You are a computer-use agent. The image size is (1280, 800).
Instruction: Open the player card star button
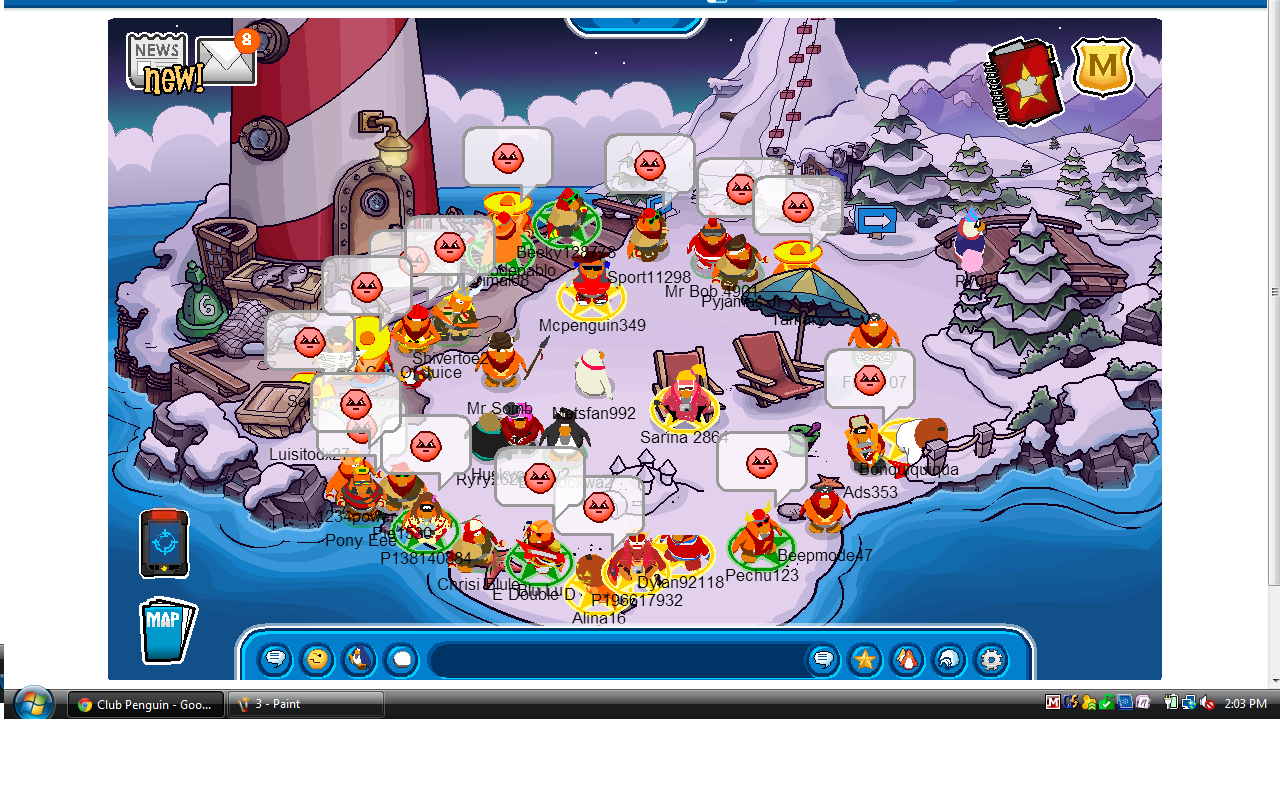(865, 660)
